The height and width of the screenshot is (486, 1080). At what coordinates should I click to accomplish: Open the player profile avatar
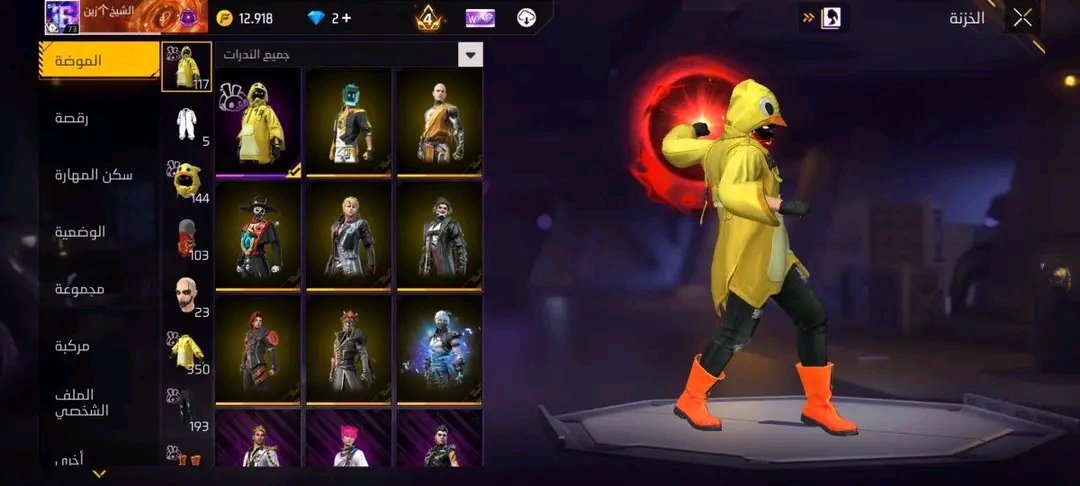pos(62,17)
